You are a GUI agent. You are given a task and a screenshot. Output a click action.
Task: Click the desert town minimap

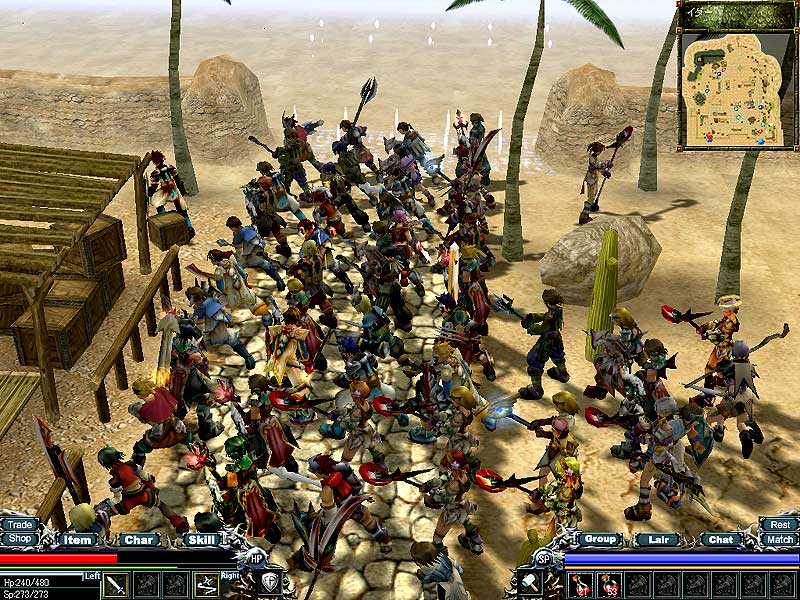click(737, 88)
